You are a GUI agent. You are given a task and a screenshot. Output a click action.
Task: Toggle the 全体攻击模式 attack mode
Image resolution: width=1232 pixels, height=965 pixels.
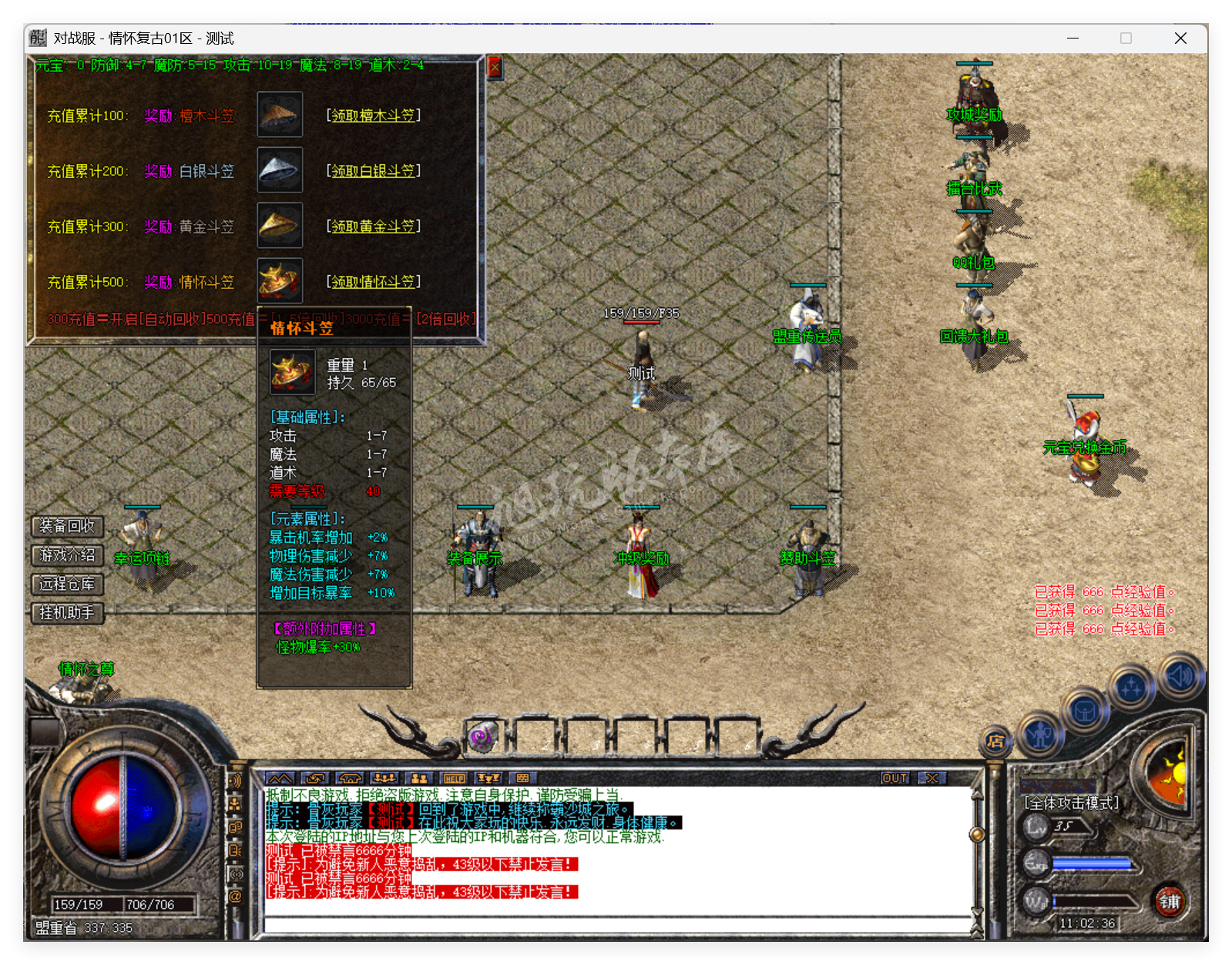(1070, 801)
